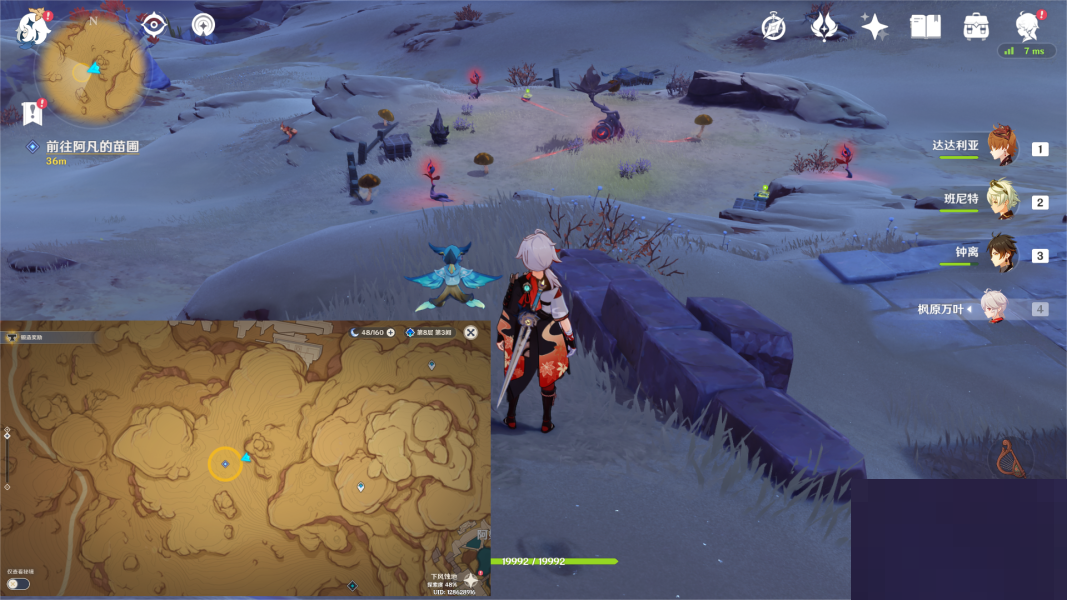Open the character profile head icon
Screen dimensions: 1067x600
1026,26
